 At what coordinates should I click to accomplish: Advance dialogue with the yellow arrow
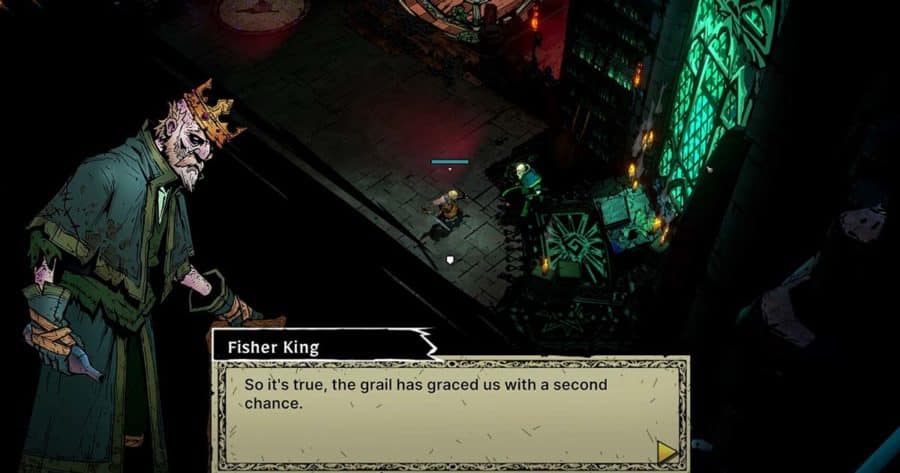click(666, 451)
